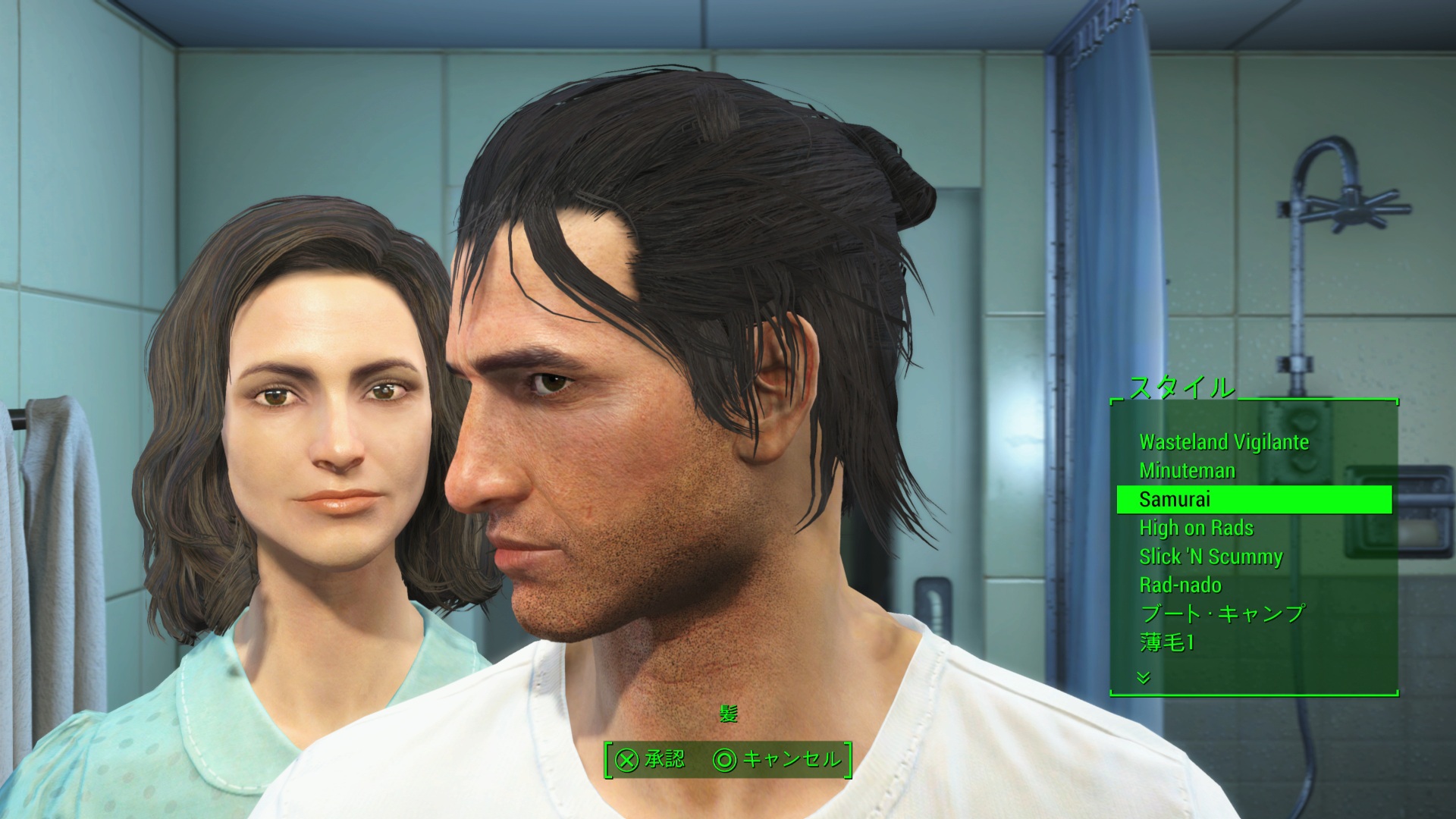
Task: Click the highlighted Samurai style entry
Action: click(1254, 500)
